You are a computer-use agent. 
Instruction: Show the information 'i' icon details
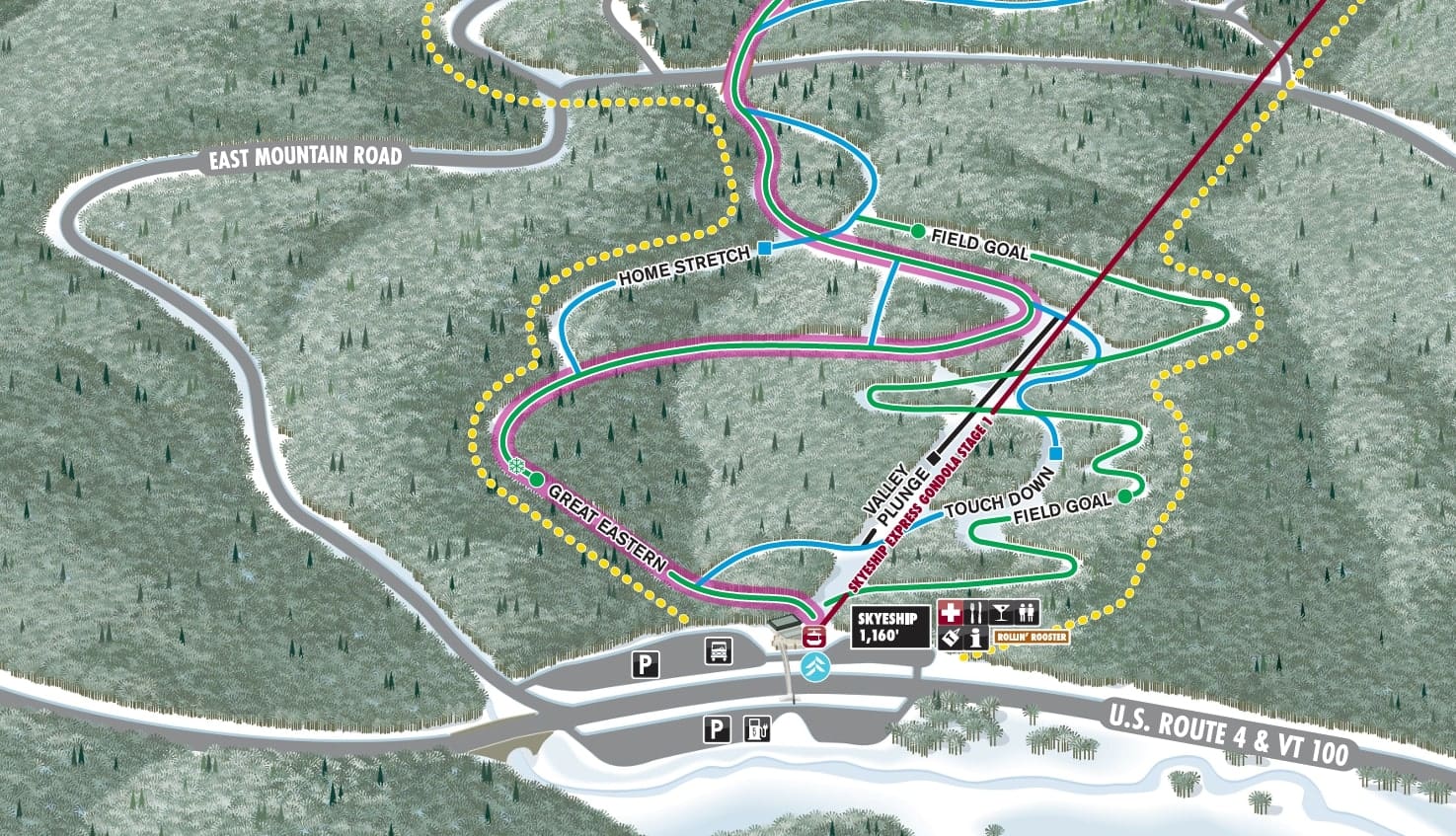point(976,638)
